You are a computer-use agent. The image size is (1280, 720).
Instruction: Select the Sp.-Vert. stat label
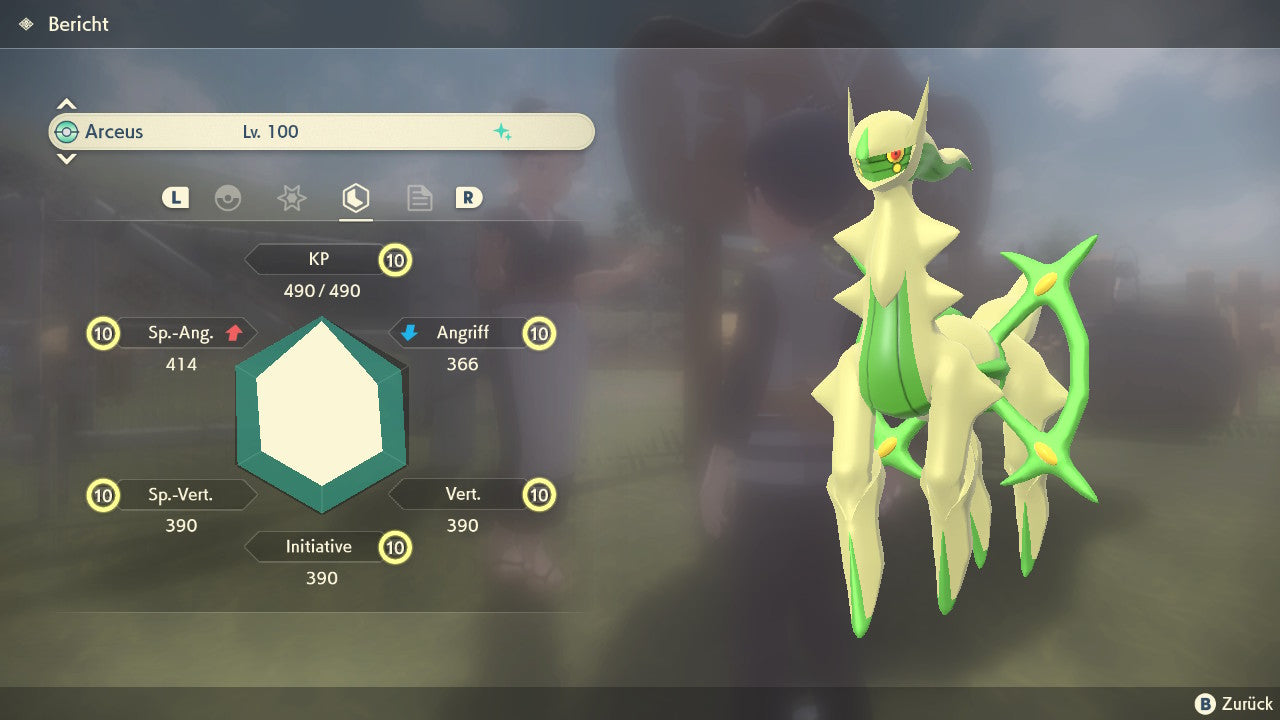(x=180, y=494)
